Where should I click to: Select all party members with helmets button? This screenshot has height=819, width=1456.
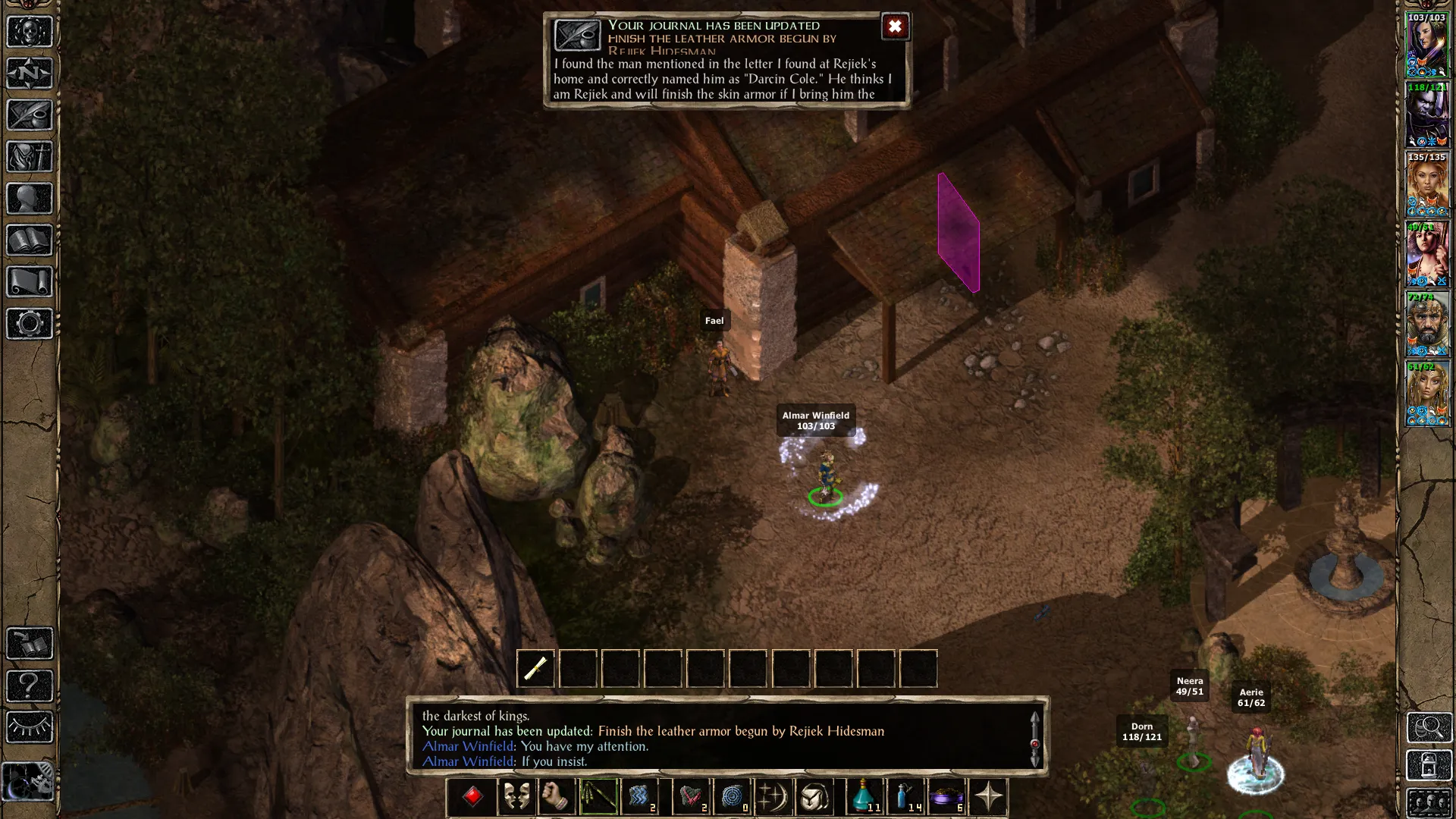pyautogui.click(x=1429, y=802)
